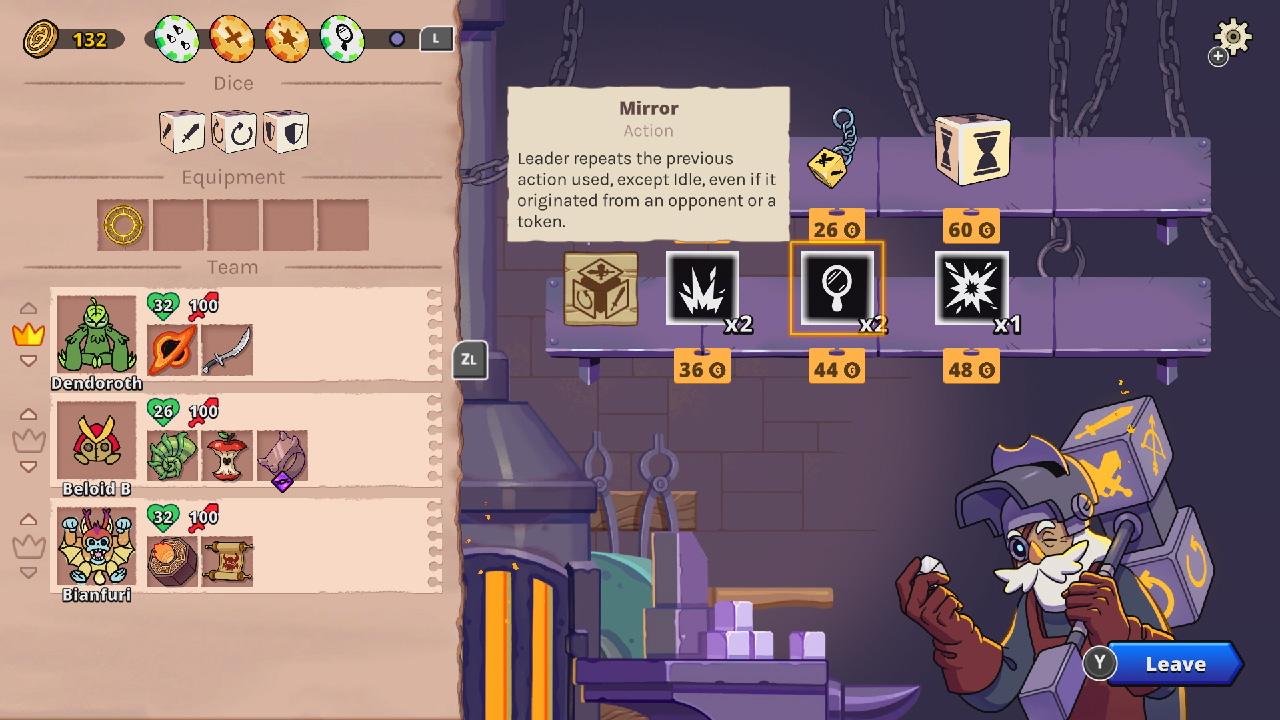Open Bianfuri's scroll item
This screenshot has width=1280, height=720.
(227, 562)
